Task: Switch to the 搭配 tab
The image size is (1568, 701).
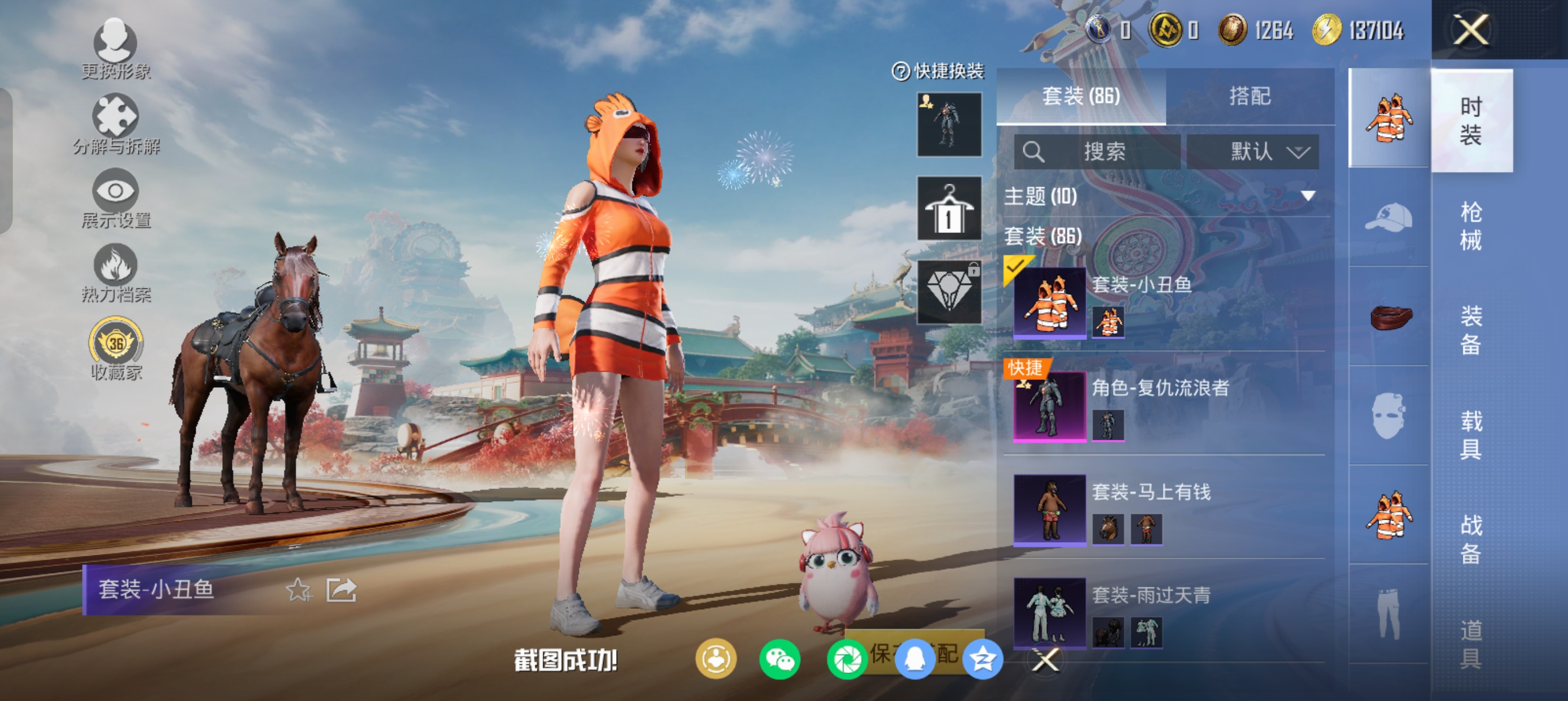Action: pos(1250,96)
